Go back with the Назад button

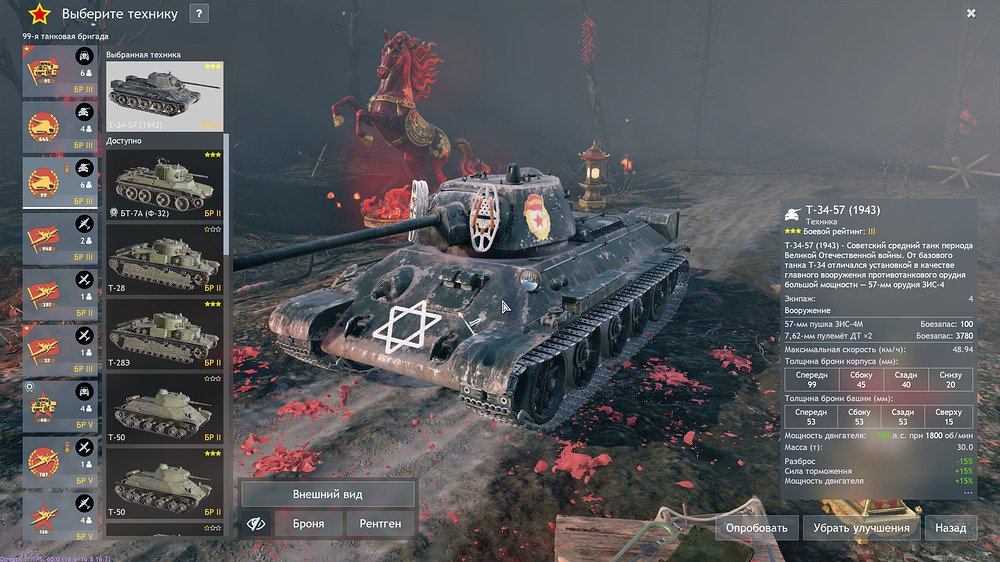[950, 528]
